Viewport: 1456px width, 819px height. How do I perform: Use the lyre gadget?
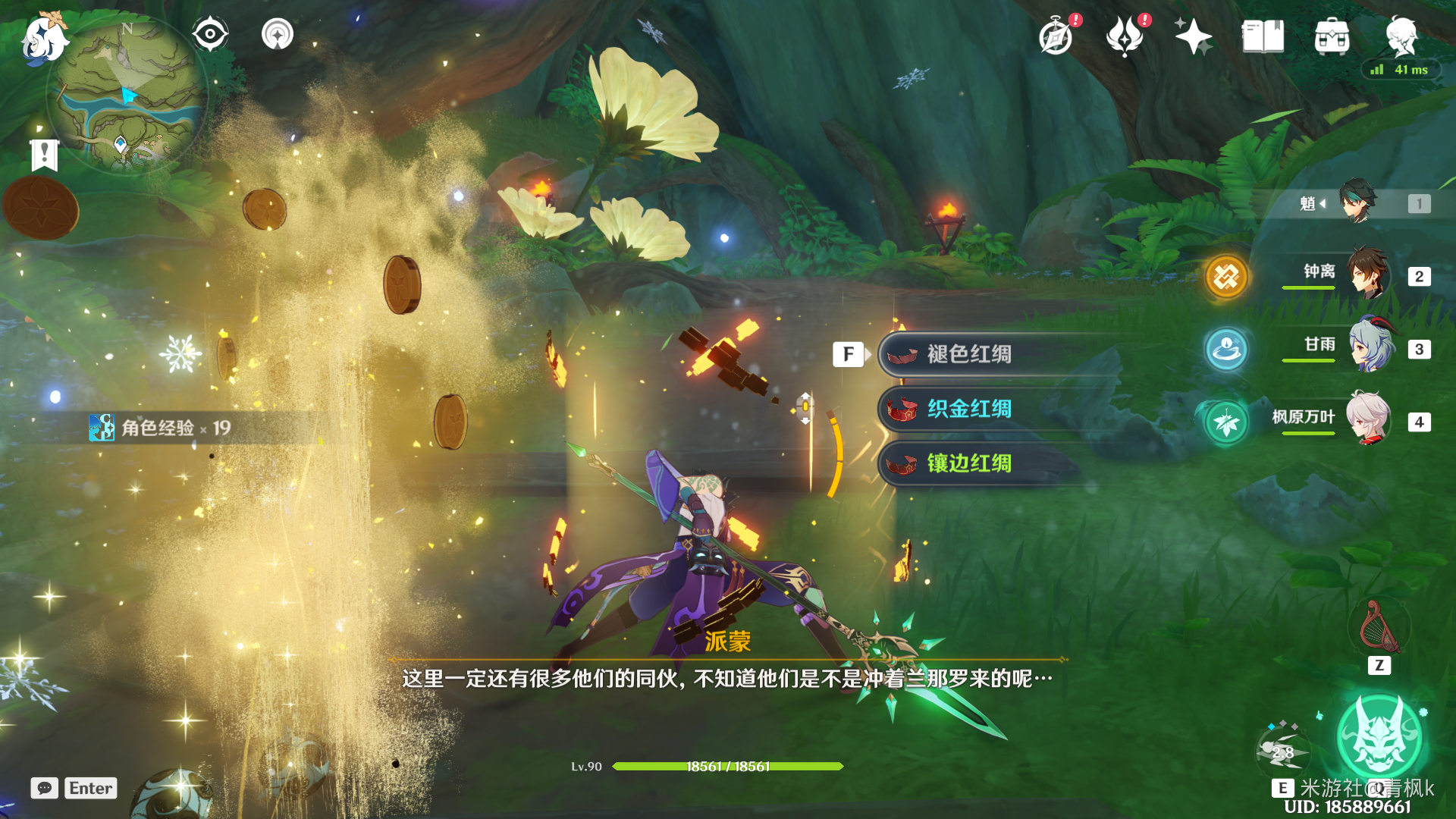click(1379, 628)
